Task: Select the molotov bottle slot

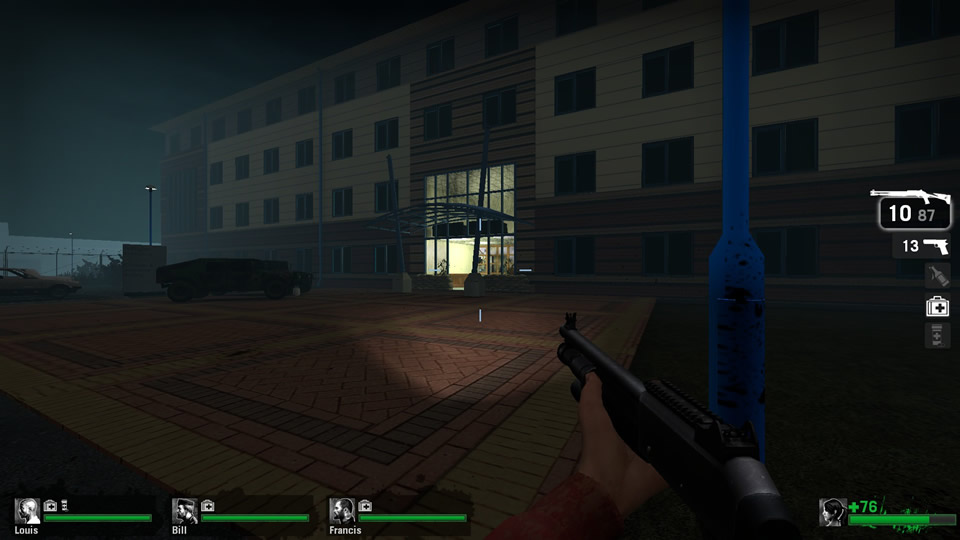Action: coord(937,275)
